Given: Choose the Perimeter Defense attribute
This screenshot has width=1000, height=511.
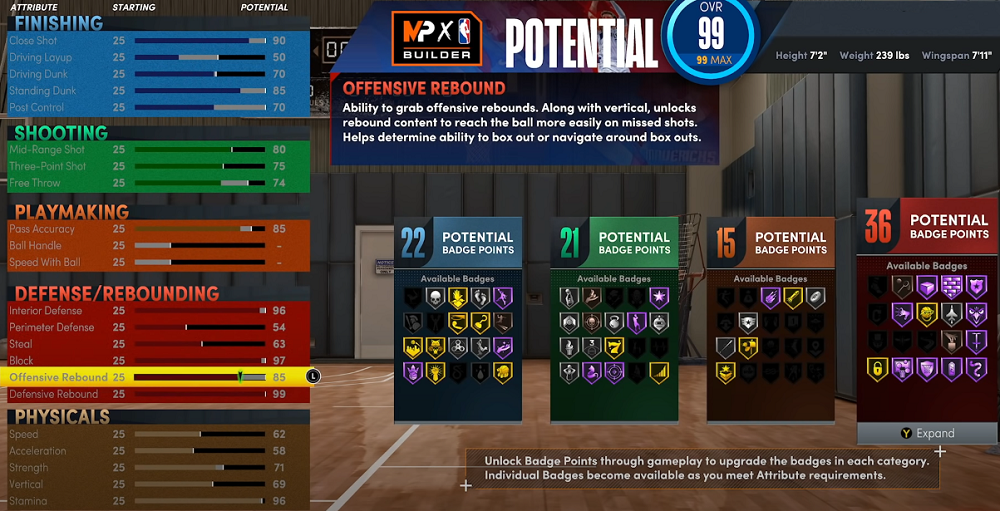Looking at the screenshot, I should pyautogui.click(x=150, y=327).
